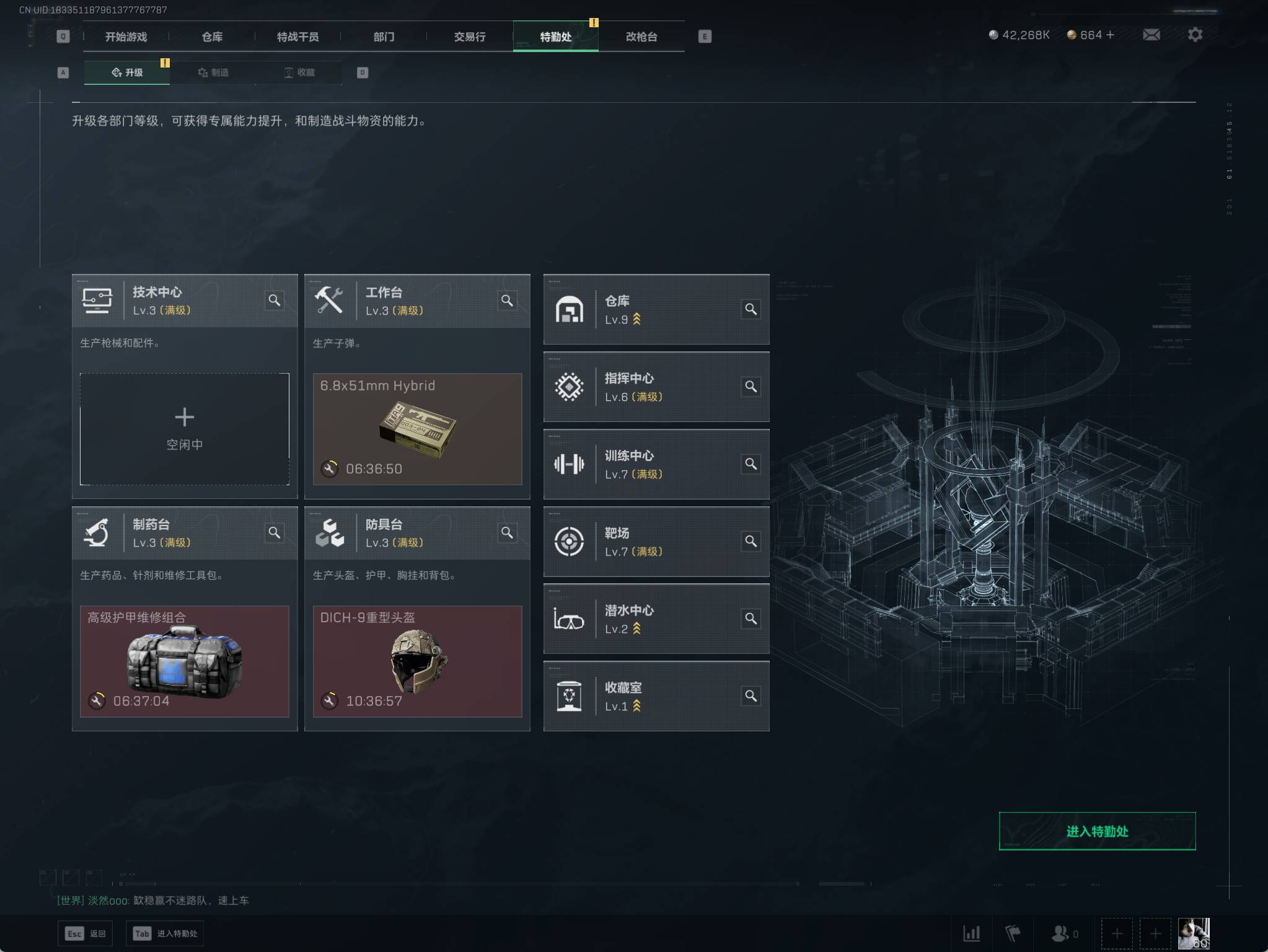
Task: Open the 指挥中心 department panel
Action: [645, 387]
